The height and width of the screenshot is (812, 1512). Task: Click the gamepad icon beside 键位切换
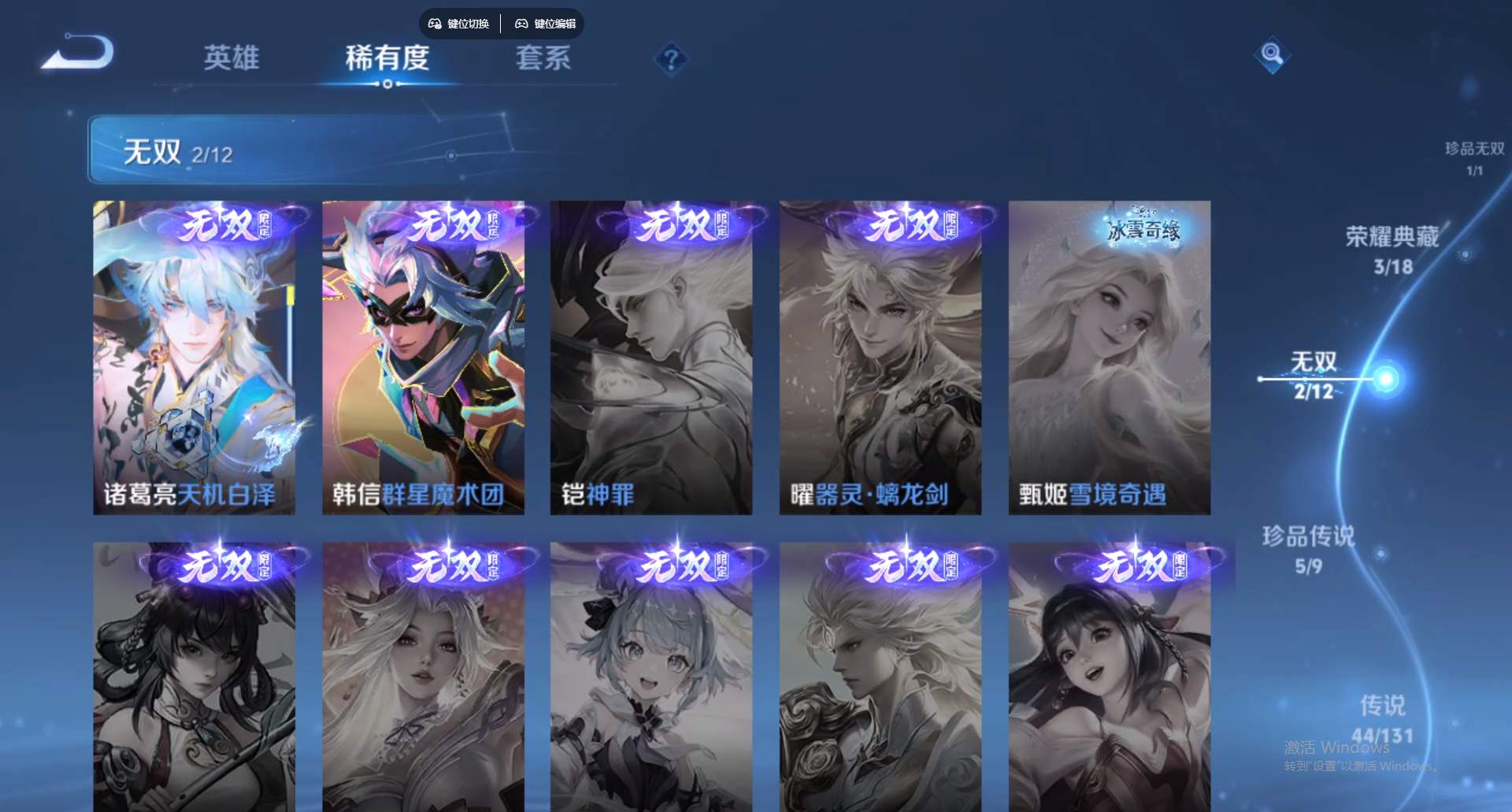coord(433,24)
